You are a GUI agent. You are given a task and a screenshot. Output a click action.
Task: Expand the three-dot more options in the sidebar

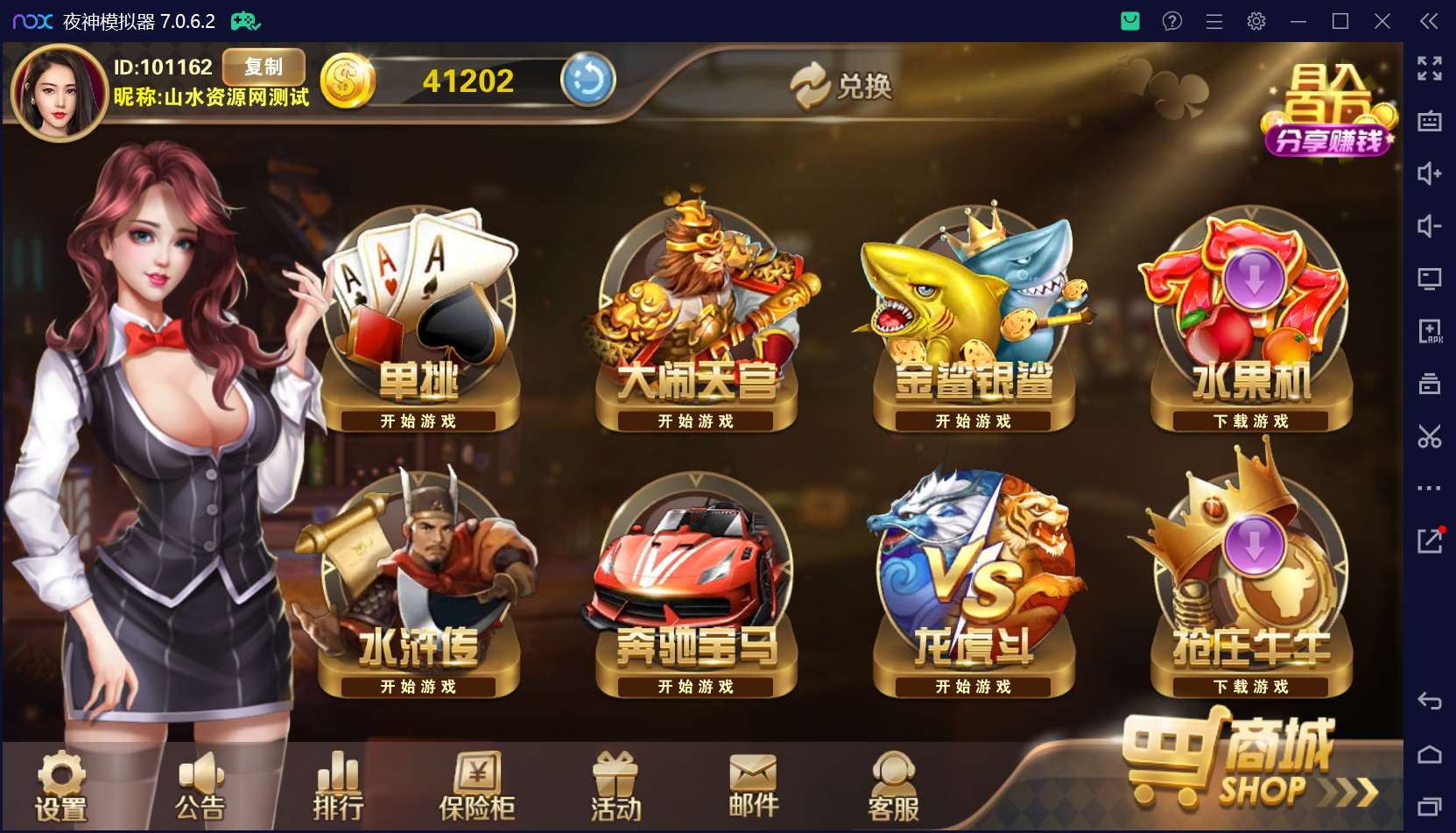coord(1430,489)
